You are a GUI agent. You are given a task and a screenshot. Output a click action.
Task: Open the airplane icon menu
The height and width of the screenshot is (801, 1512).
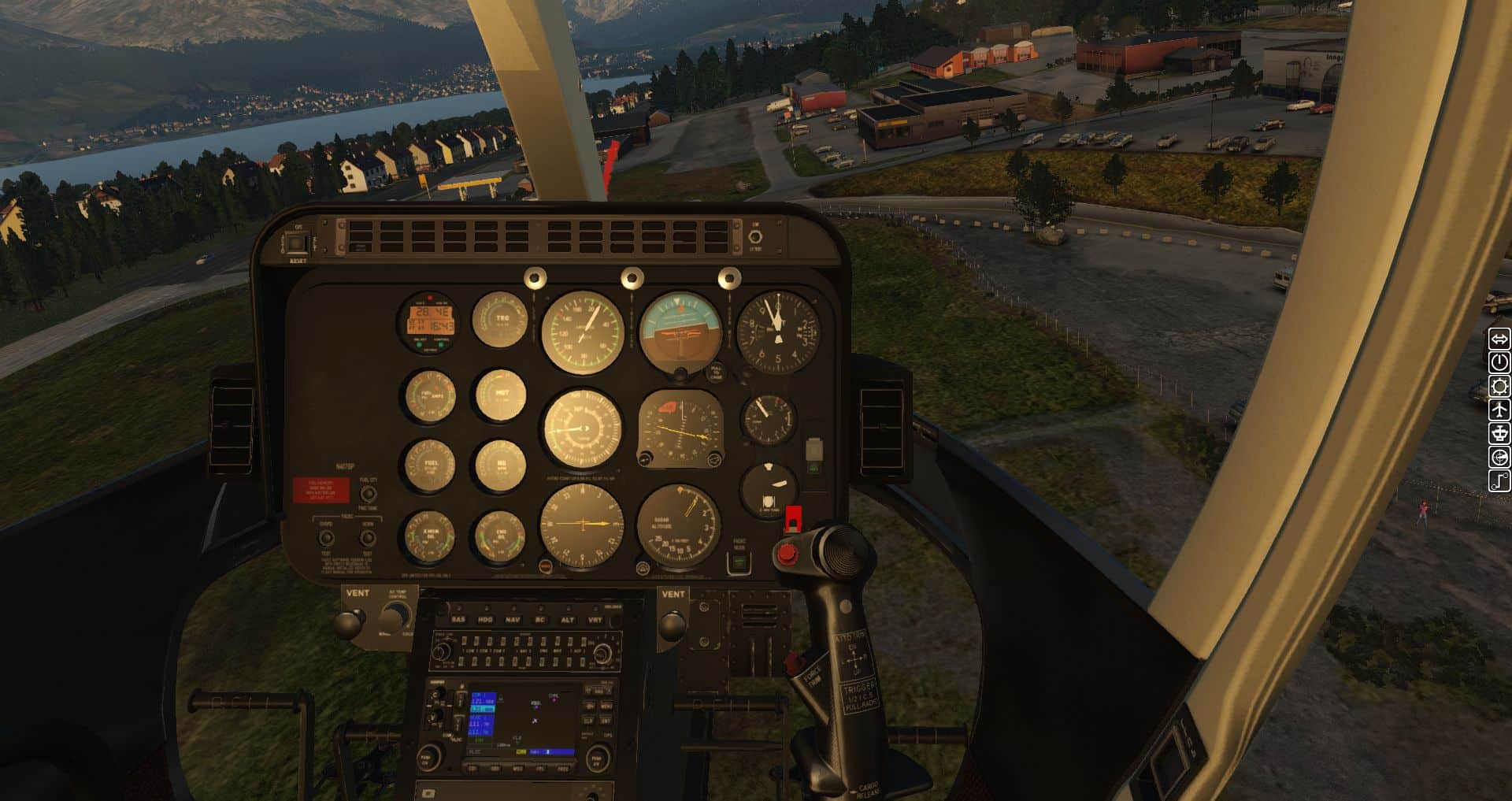1499,410
